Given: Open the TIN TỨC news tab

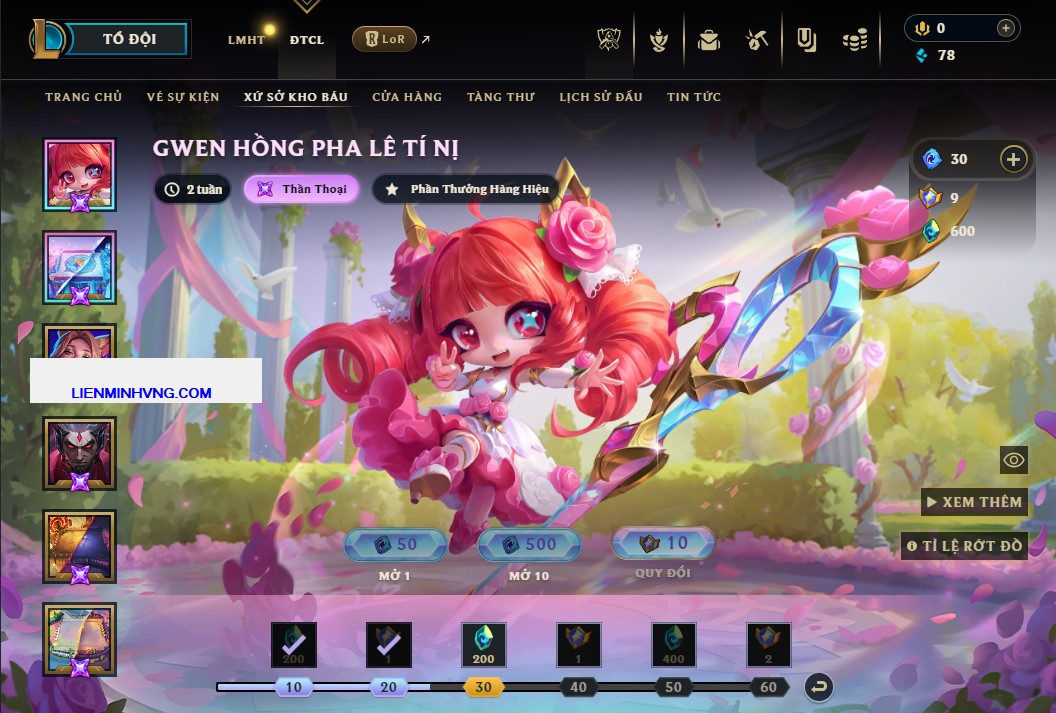Looking at the screenshot, I should click(x=694, y=97).
